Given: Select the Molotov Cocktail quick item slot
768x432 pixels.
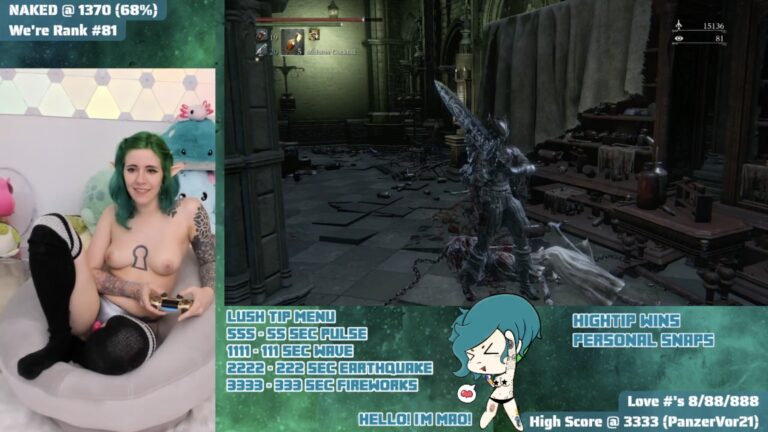Looking at the screenshot, I should coord(292,41).
